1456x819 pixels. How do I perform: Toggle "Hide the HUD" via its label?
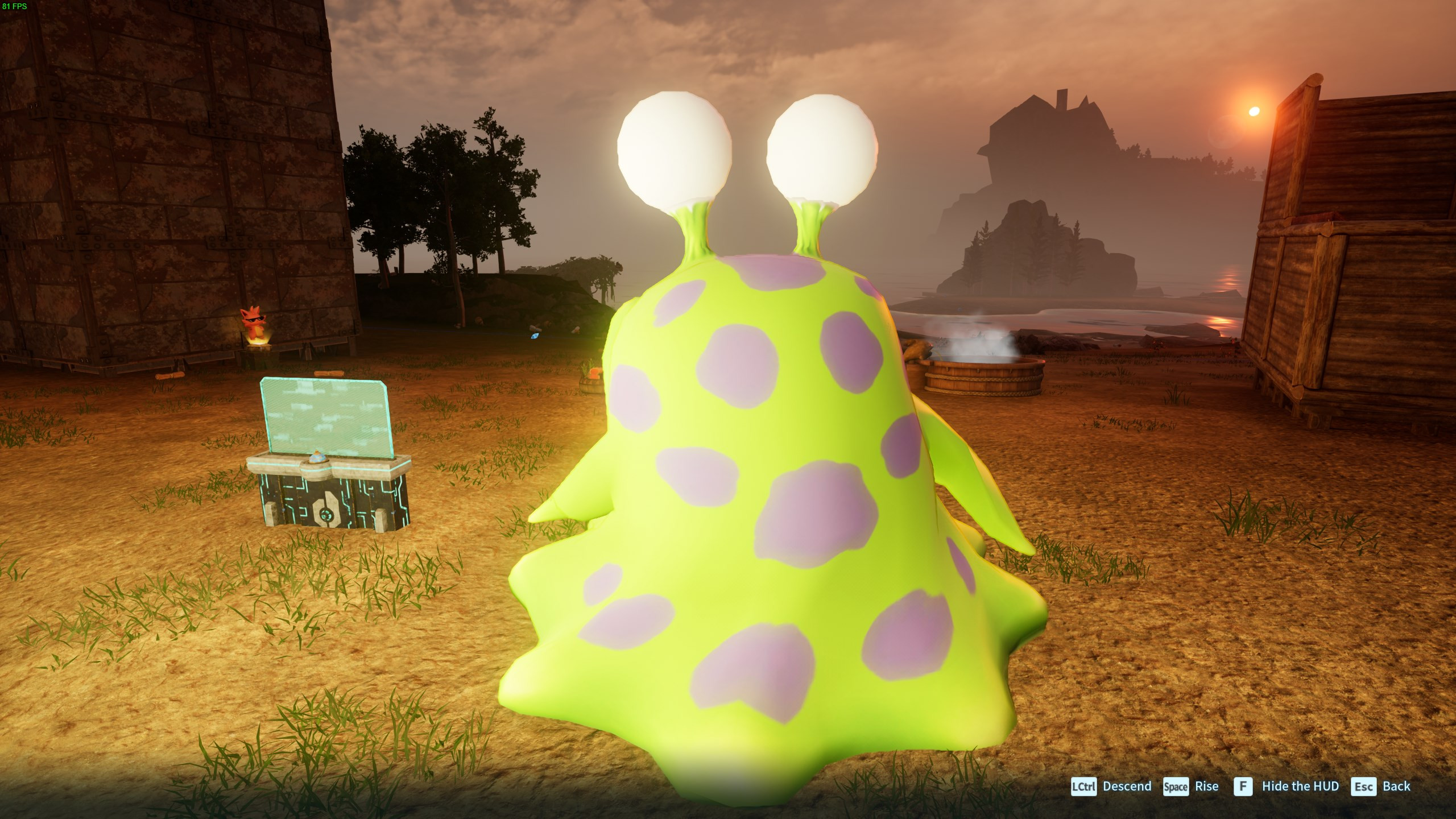(x=1301, y=787)
